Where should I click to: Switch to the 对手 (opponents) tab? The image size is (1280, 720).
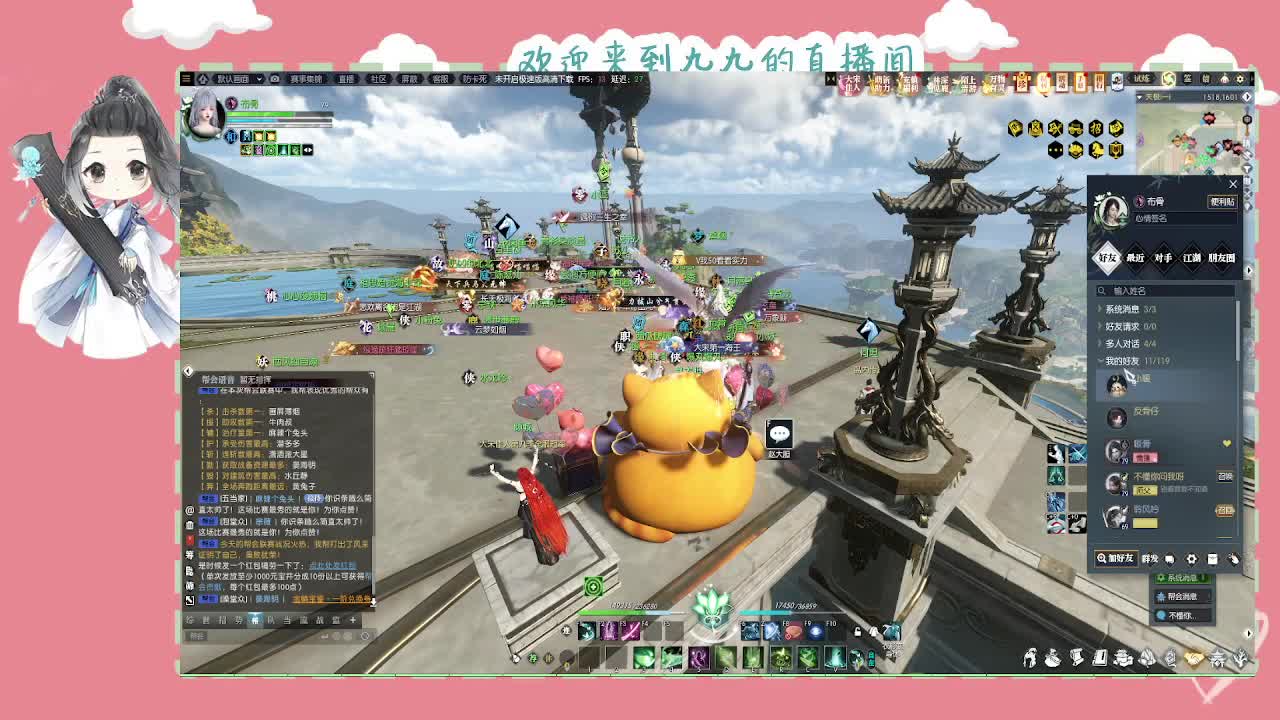coord(1163,258)
